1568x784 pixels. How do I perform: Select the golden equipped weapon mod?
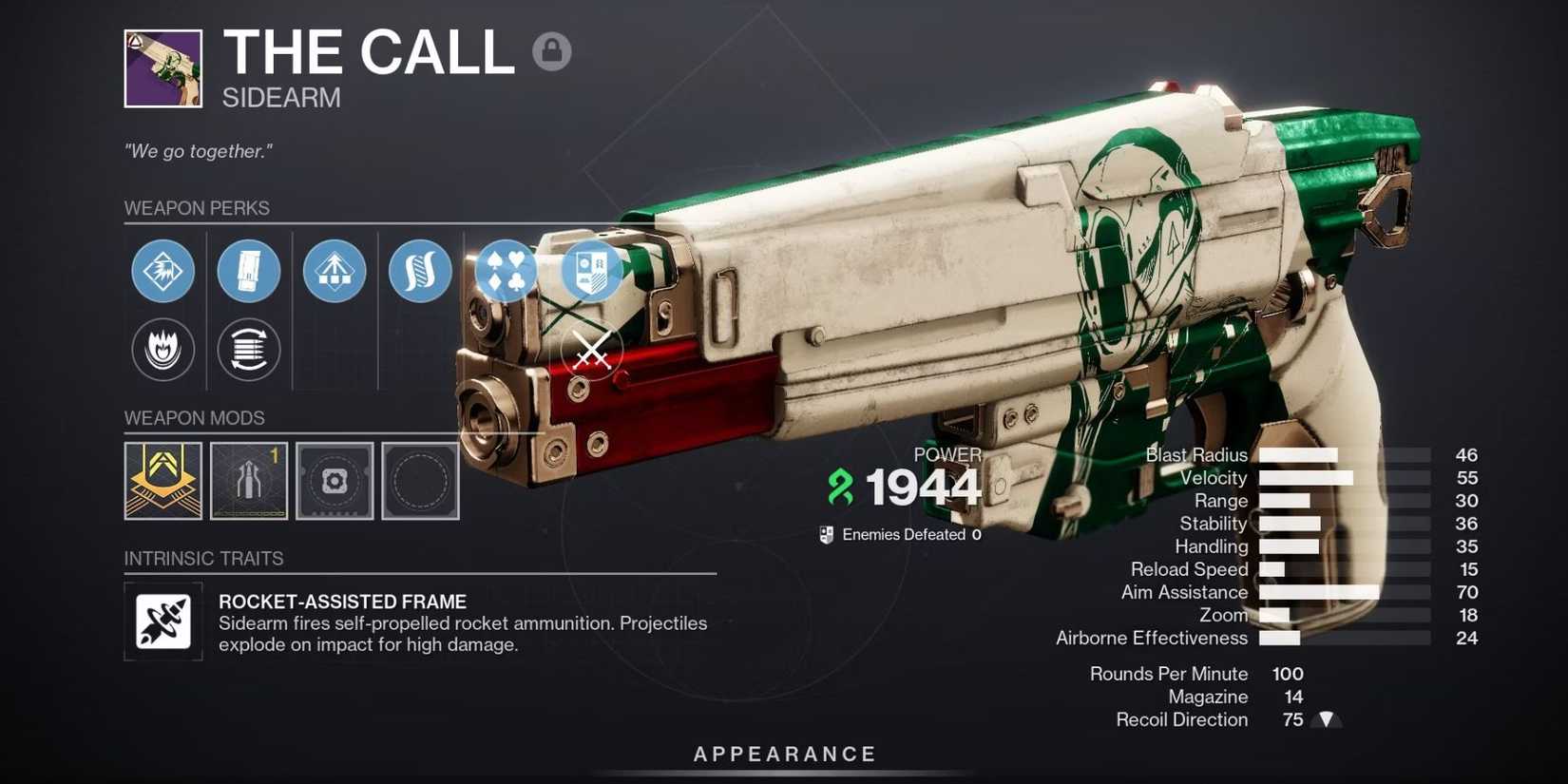162,480
